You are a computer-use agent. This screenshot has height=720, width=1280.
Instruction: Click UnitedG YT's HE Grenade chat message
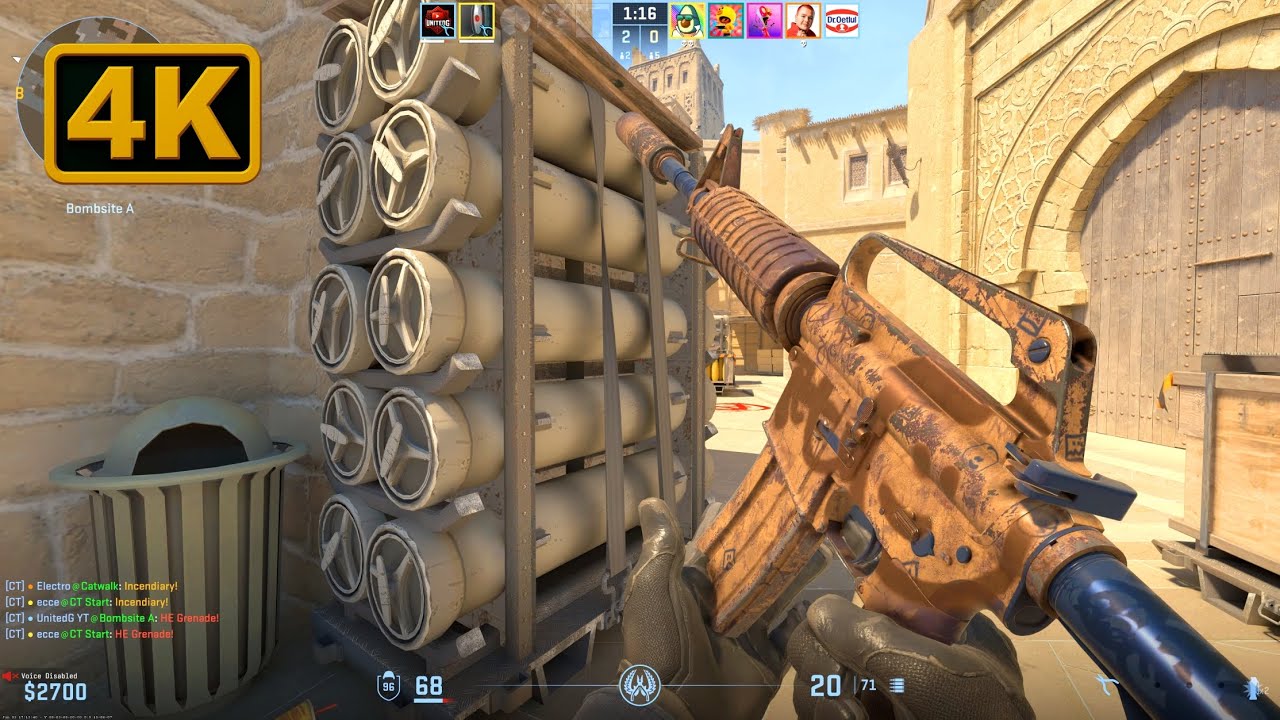[x=112, y=618]
